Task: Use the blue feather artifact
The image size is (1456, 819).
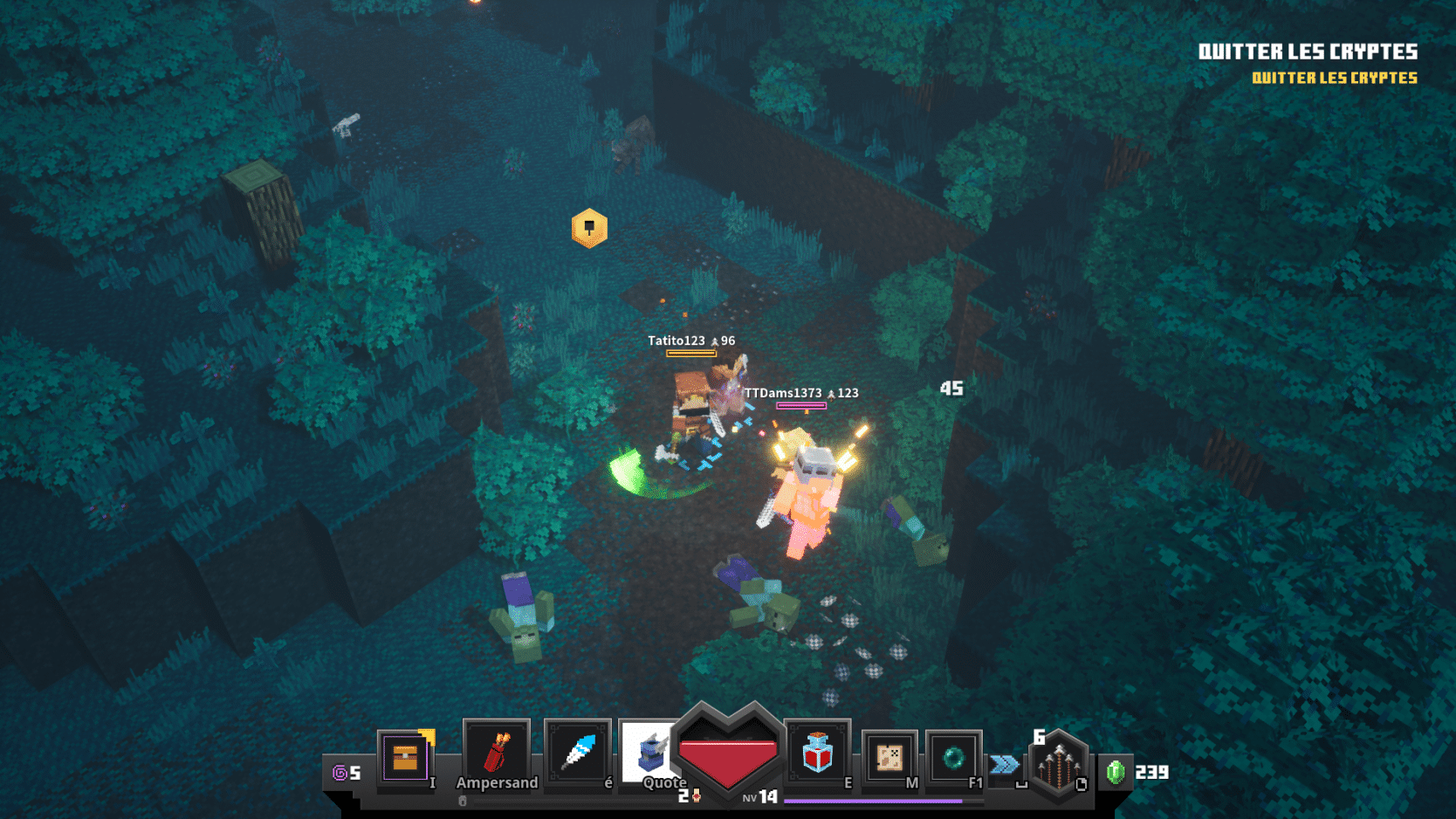Action: pyautogui.click(x=577, y=753)
